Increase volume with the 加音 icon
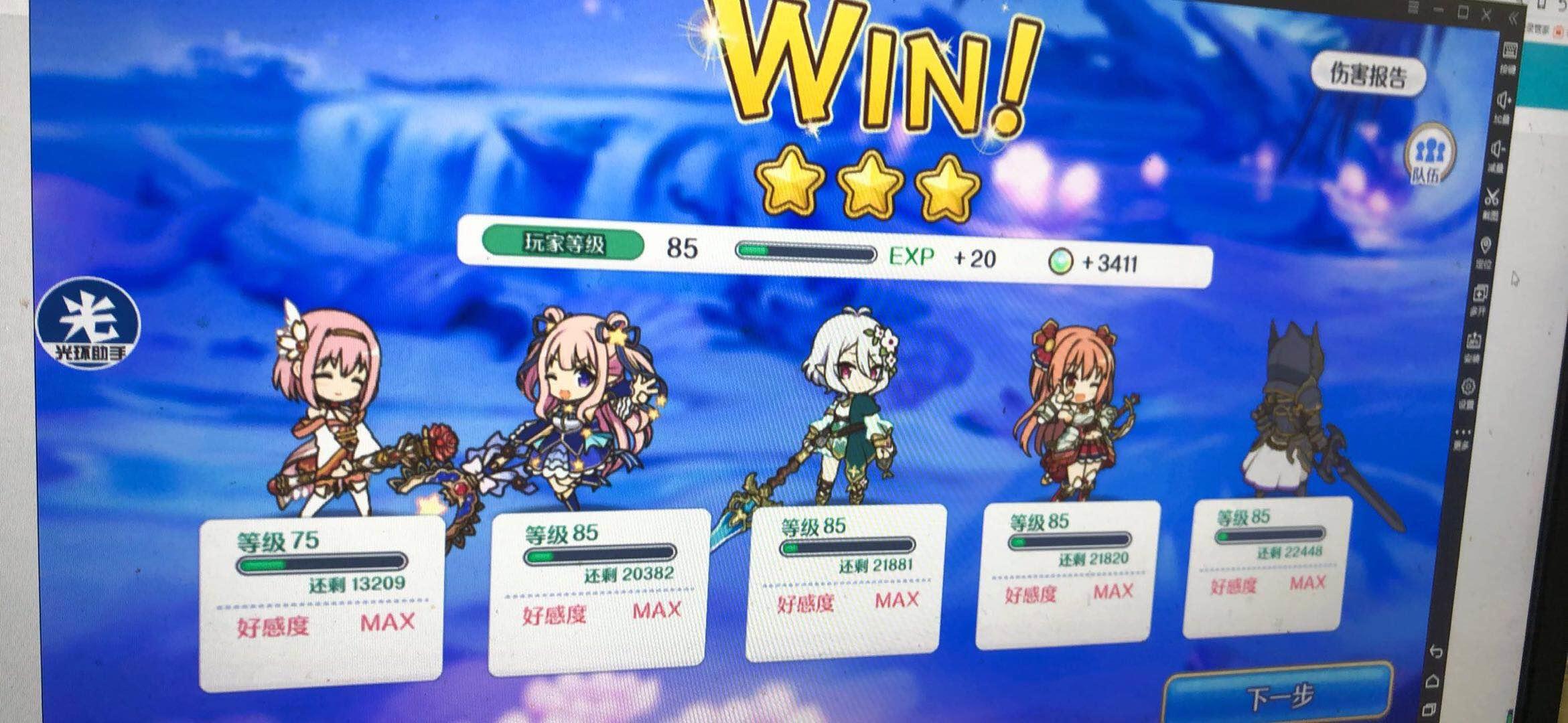 point(1502,99)
